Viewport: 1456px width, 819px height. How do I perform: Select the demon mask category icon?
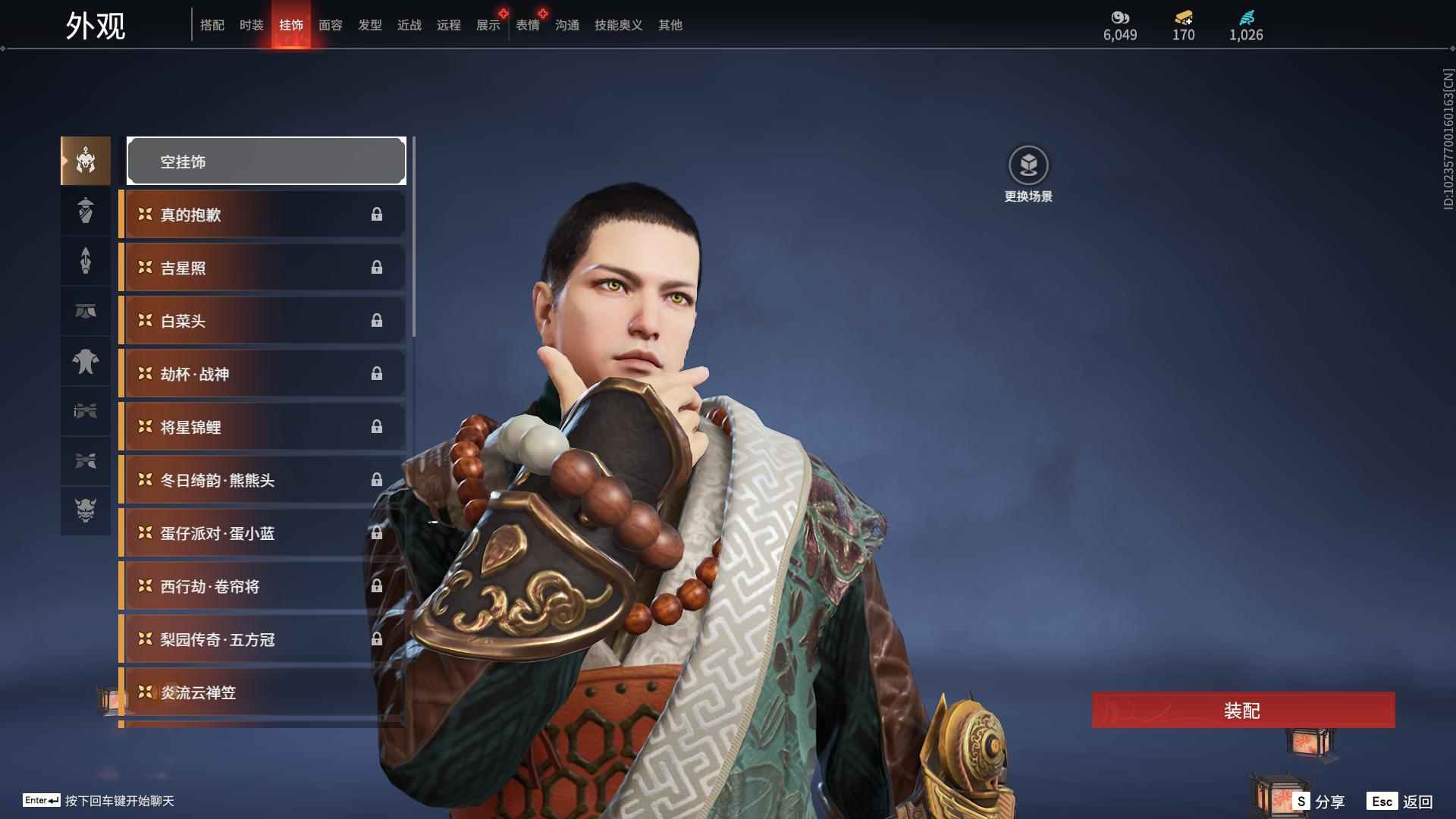pyautogui.click(x=86, y=511)
